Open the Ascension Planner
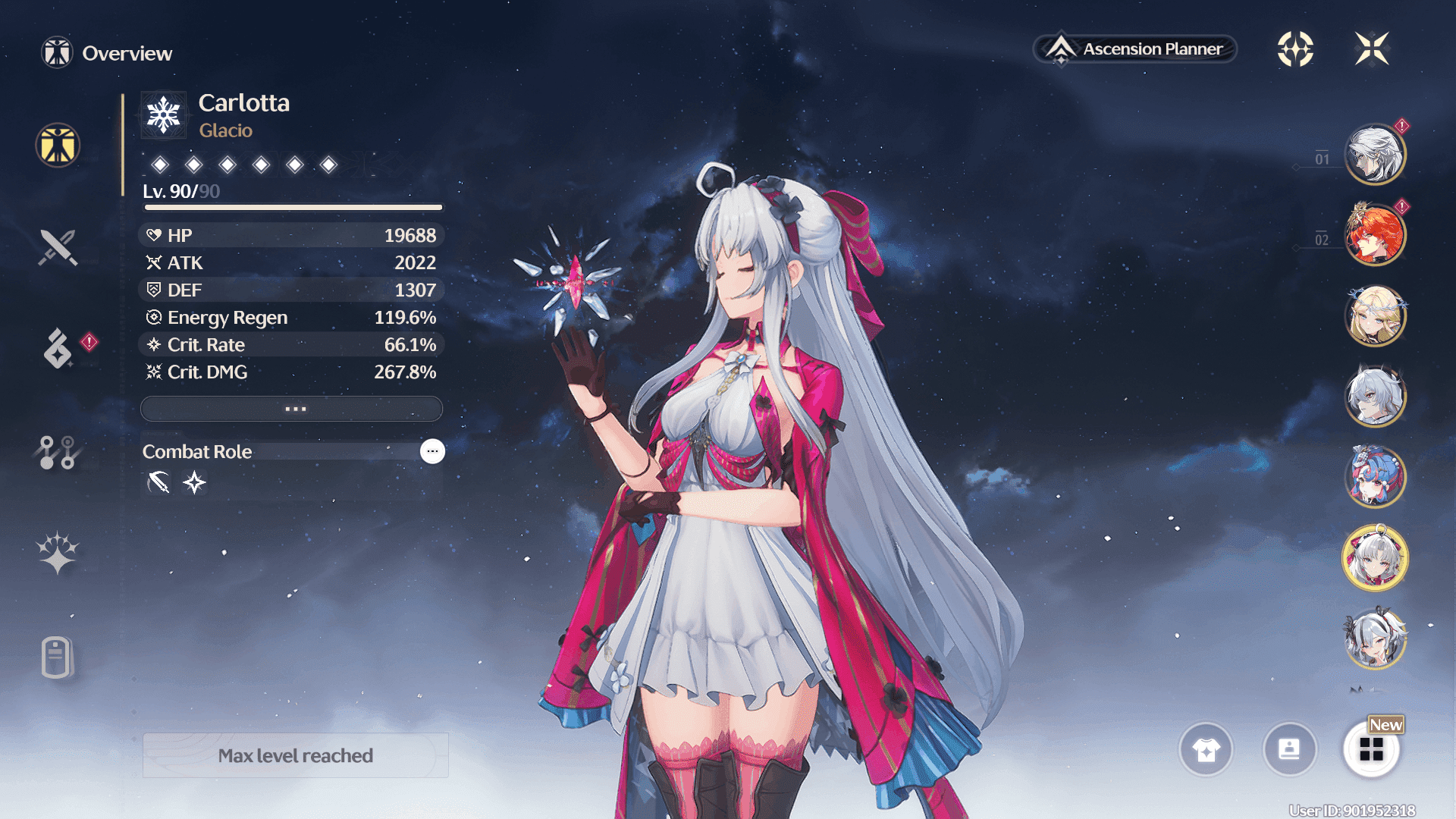 [1135, 49]
